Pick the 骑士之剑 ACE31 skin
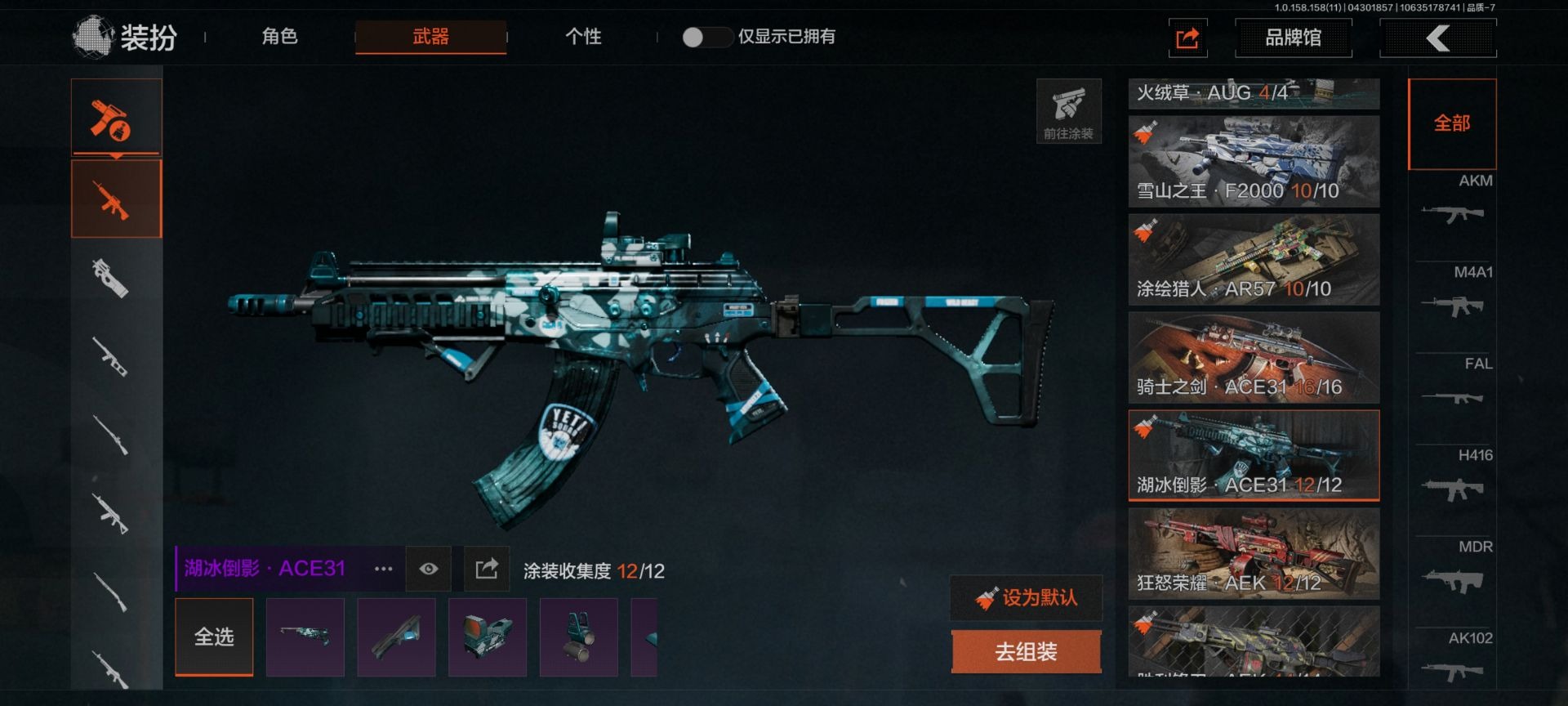The image size is (1568, 706). pos(1254,358)
